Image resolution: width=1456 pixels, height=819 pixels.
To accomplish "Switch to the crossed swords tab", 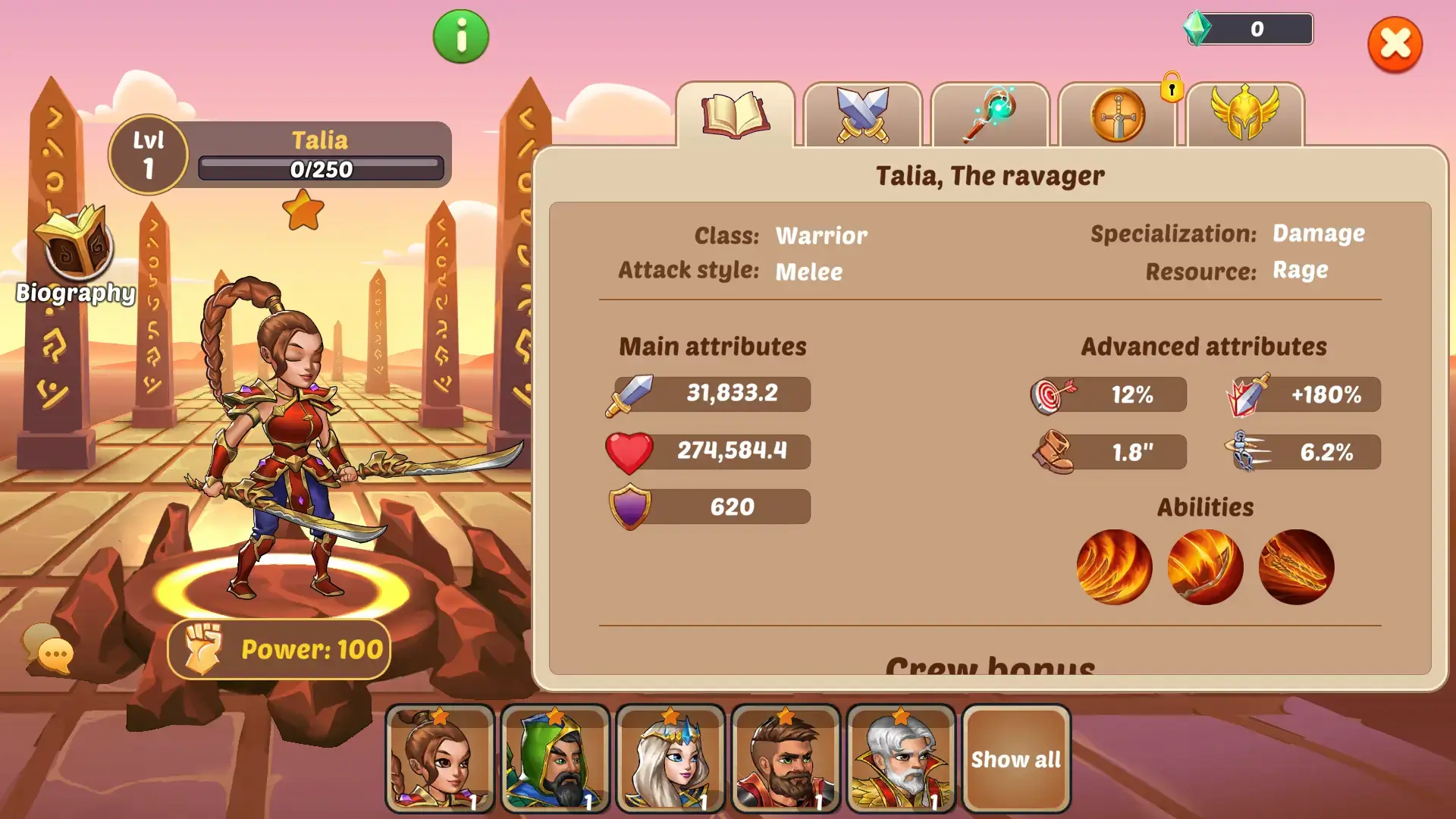I will (862, 115).
